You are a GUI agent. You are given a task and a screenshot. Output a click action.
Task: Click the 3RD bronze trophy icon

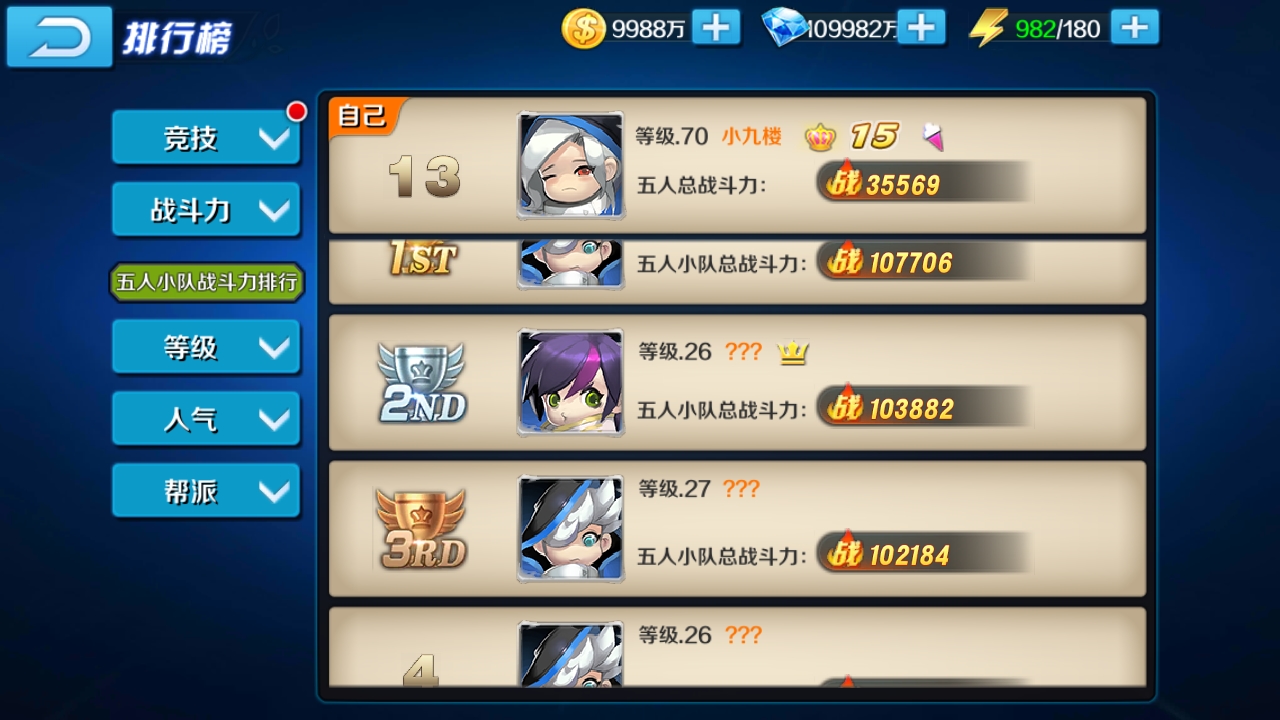(420, 535)
